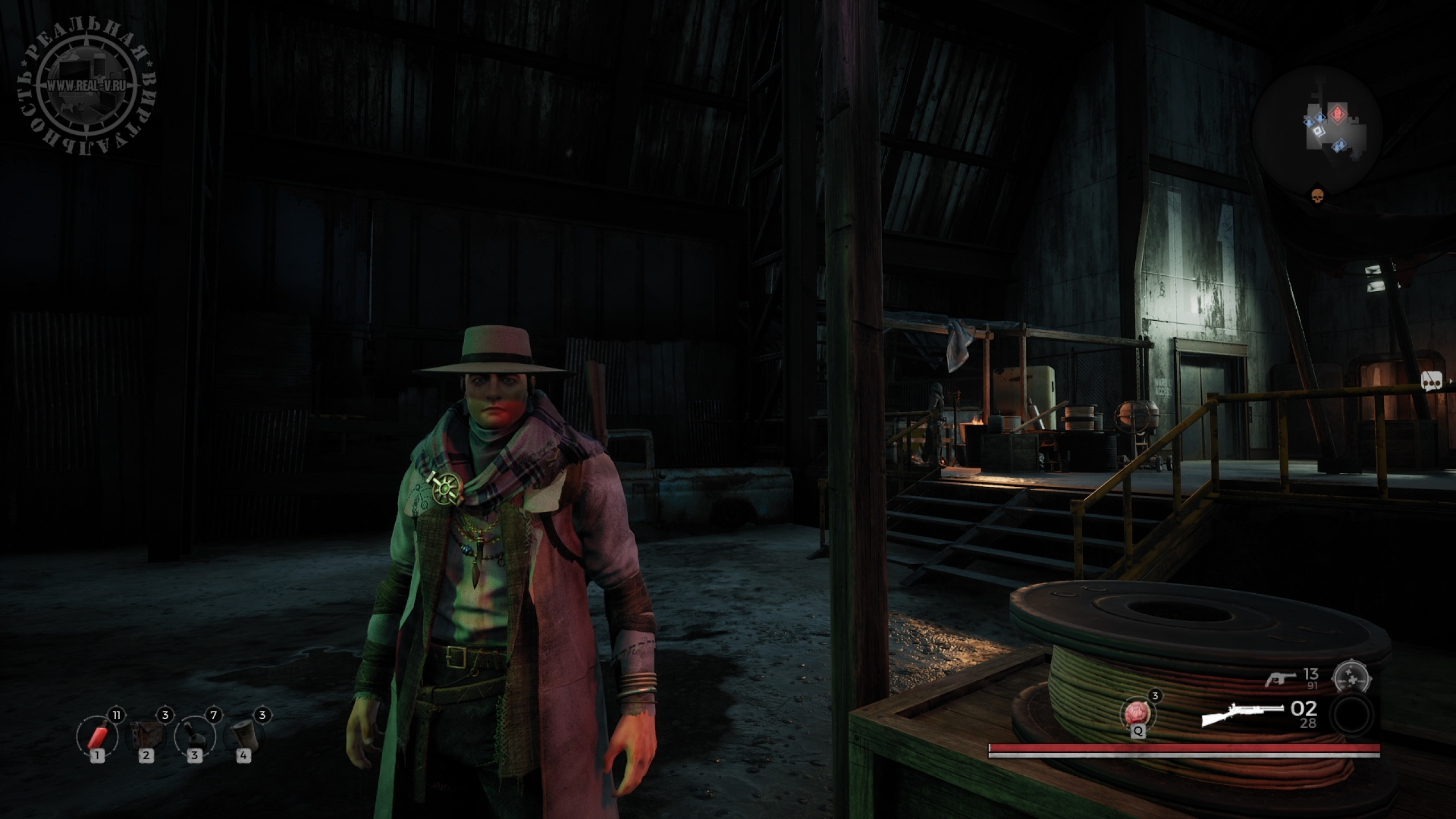The height and width of the screenshot is (819, 1456).
Task: Click the empty long gun mod slot
Action: [x=1353, y=714]
